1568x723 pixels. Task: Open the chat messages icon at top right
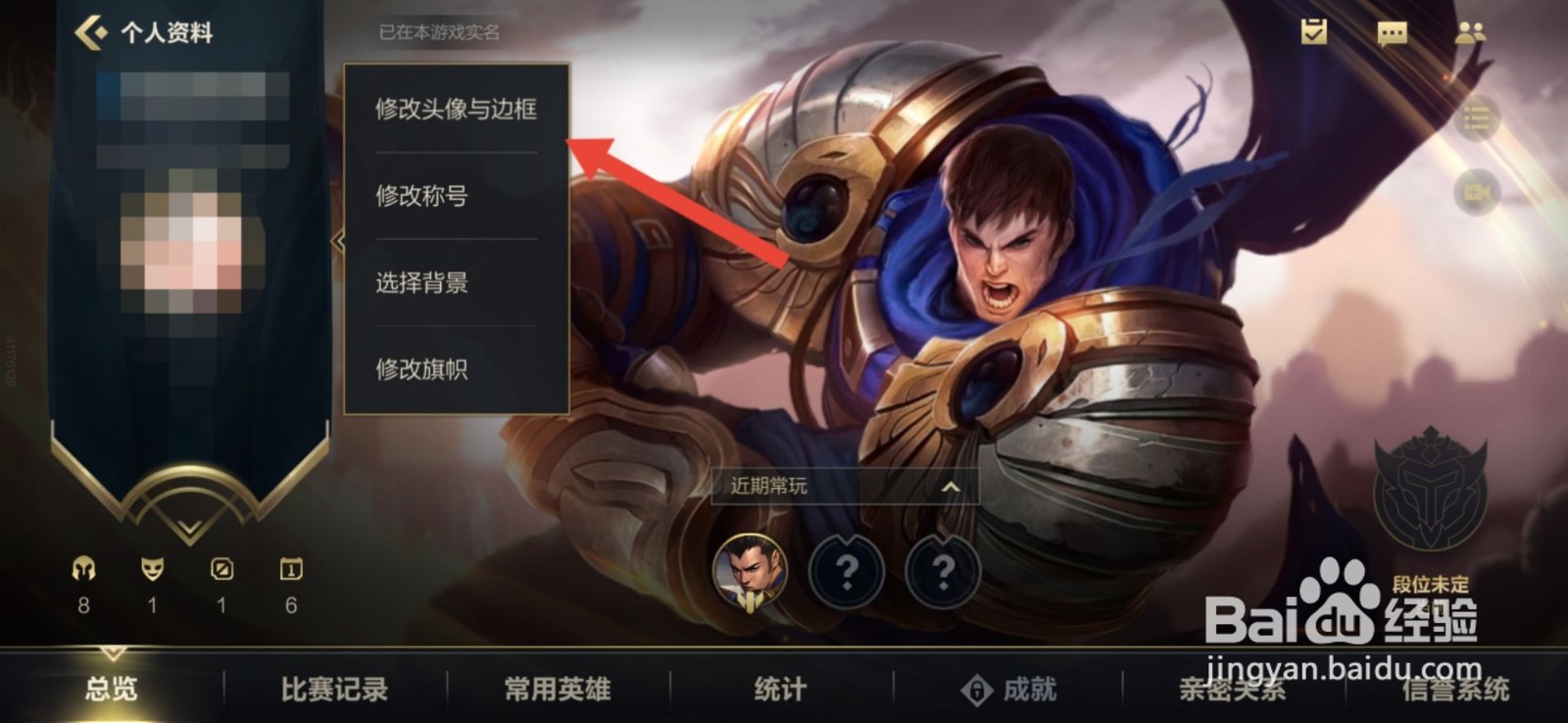[x=1393, y=31]
